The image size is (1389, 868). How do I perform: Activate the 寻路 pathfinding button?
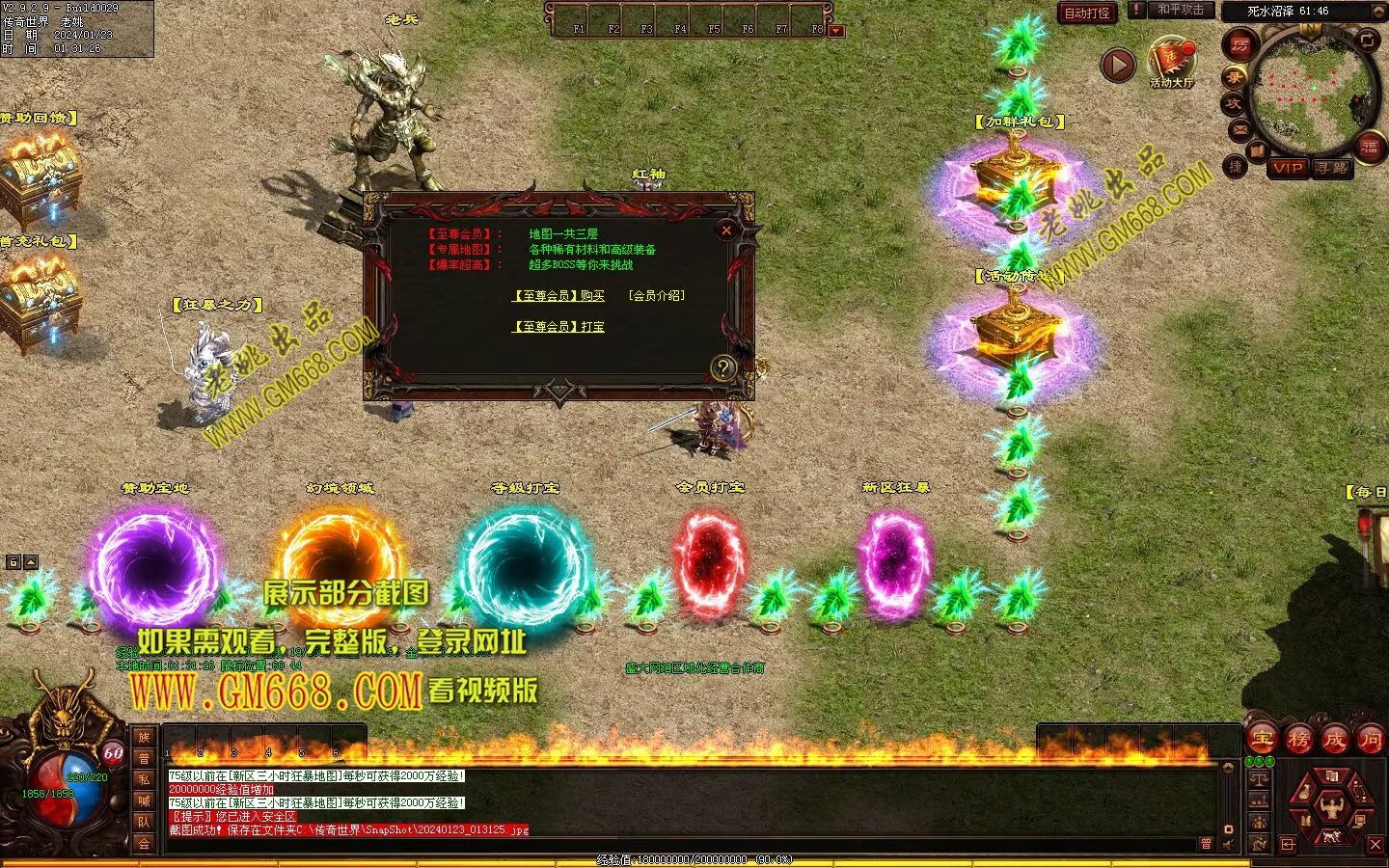coord(1332,168)
